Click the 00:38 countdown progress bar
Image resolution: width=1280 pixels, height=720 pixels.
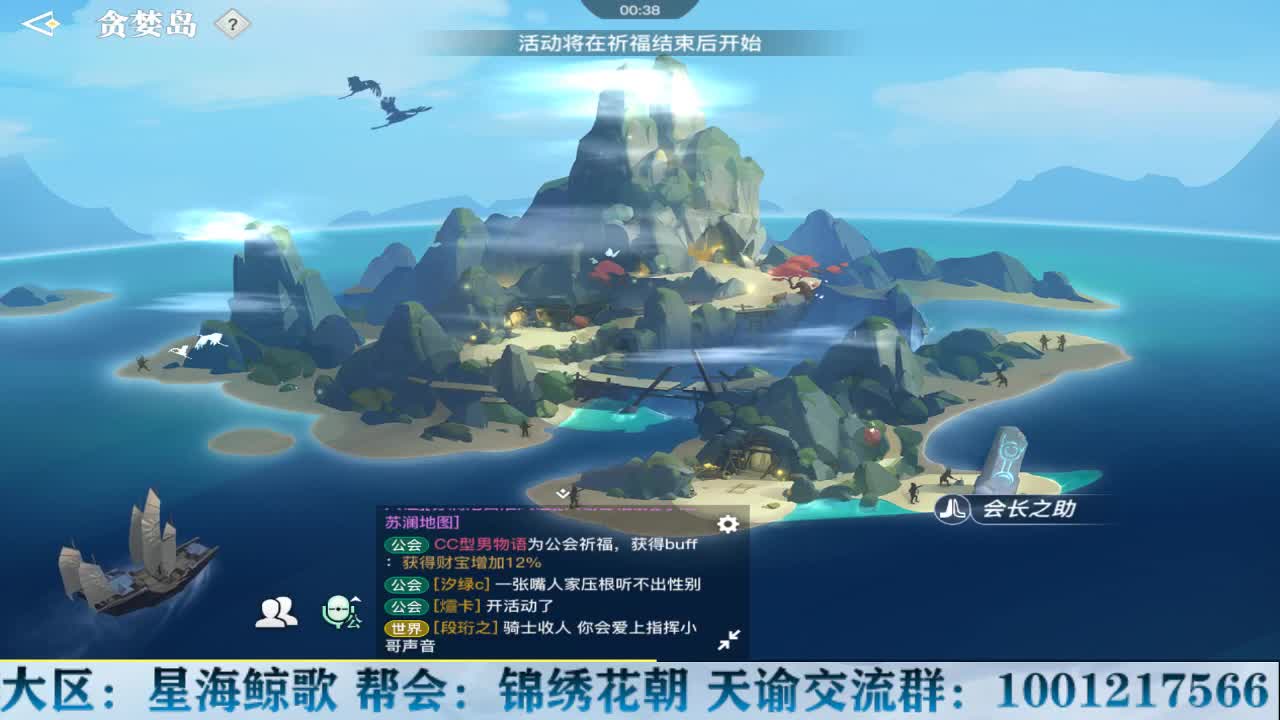(640, 9)
